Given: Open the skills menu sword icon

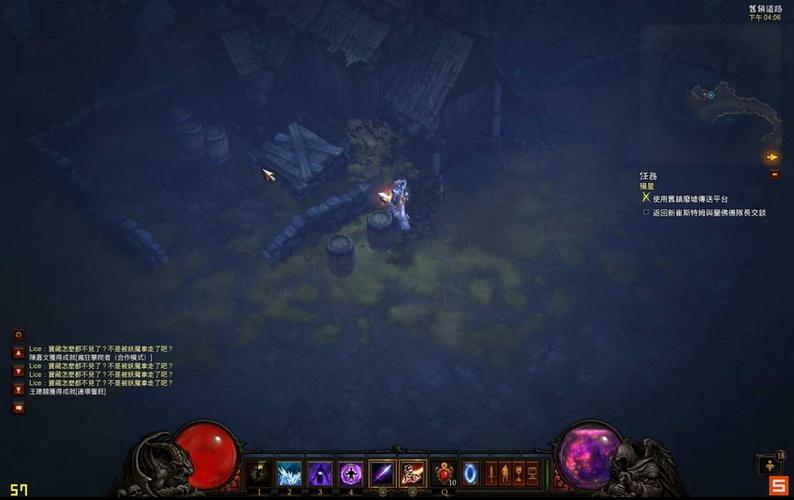Looking at the screenshot, I should (491, 473).
